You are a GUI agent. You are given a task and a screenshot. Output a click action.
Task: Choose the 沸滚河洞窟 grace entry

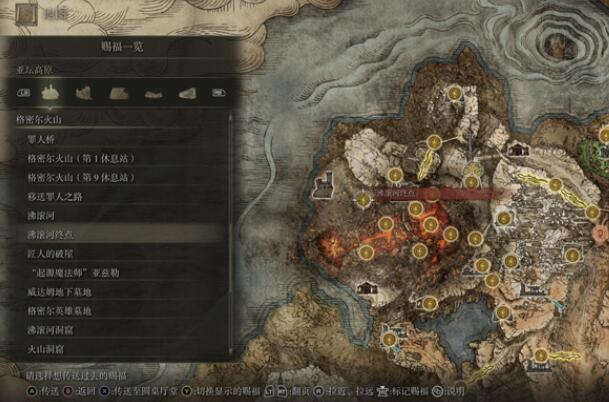pos(54,330)
